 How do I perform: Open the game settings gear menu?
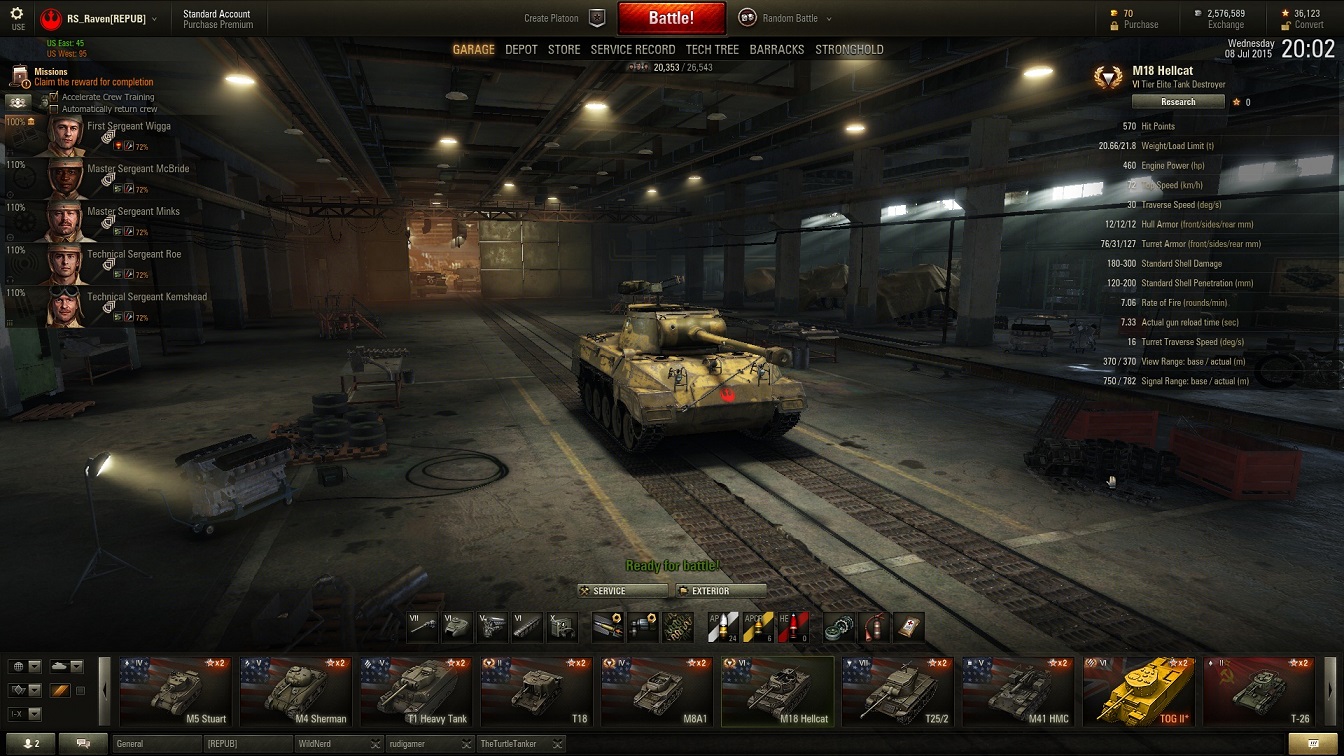click(17, 15)
